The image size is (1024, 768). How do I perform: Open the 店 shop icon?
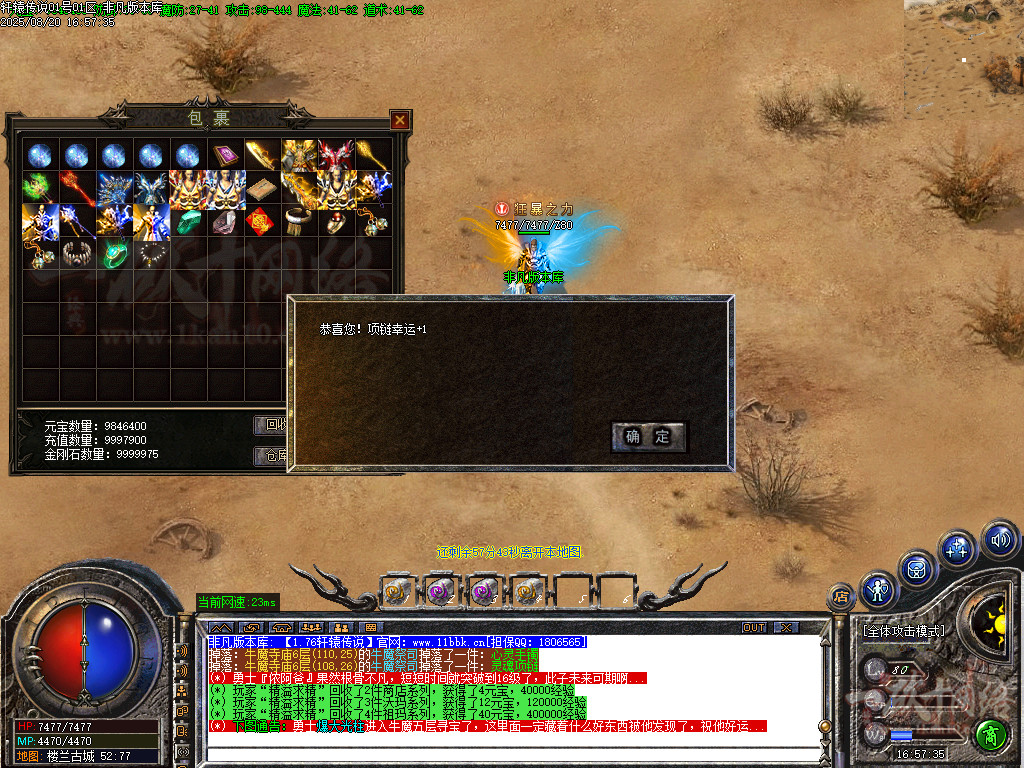point(841,598)
